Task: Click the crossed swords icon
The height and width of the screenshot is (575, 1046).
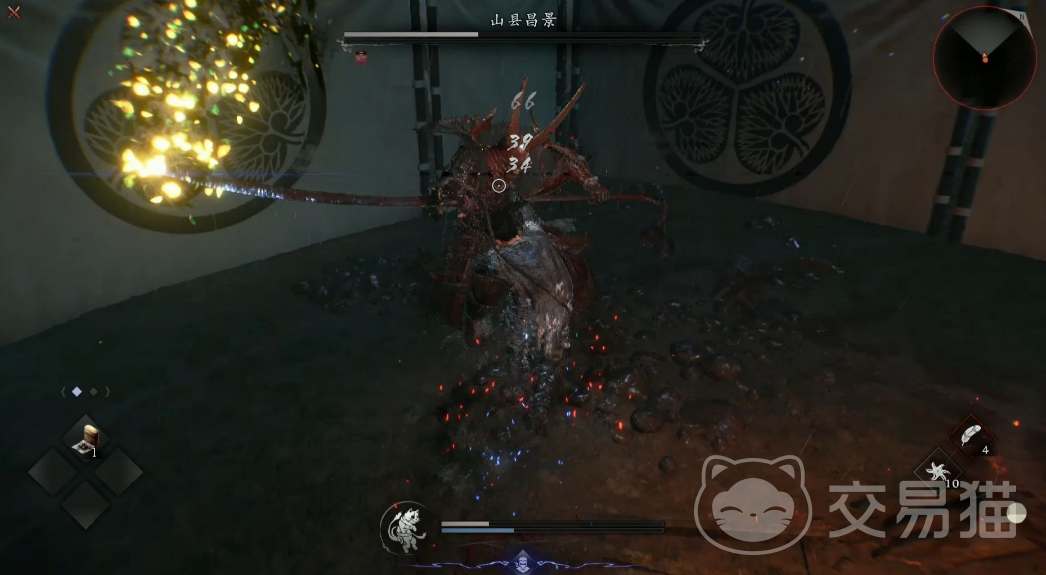Action: 14,13
